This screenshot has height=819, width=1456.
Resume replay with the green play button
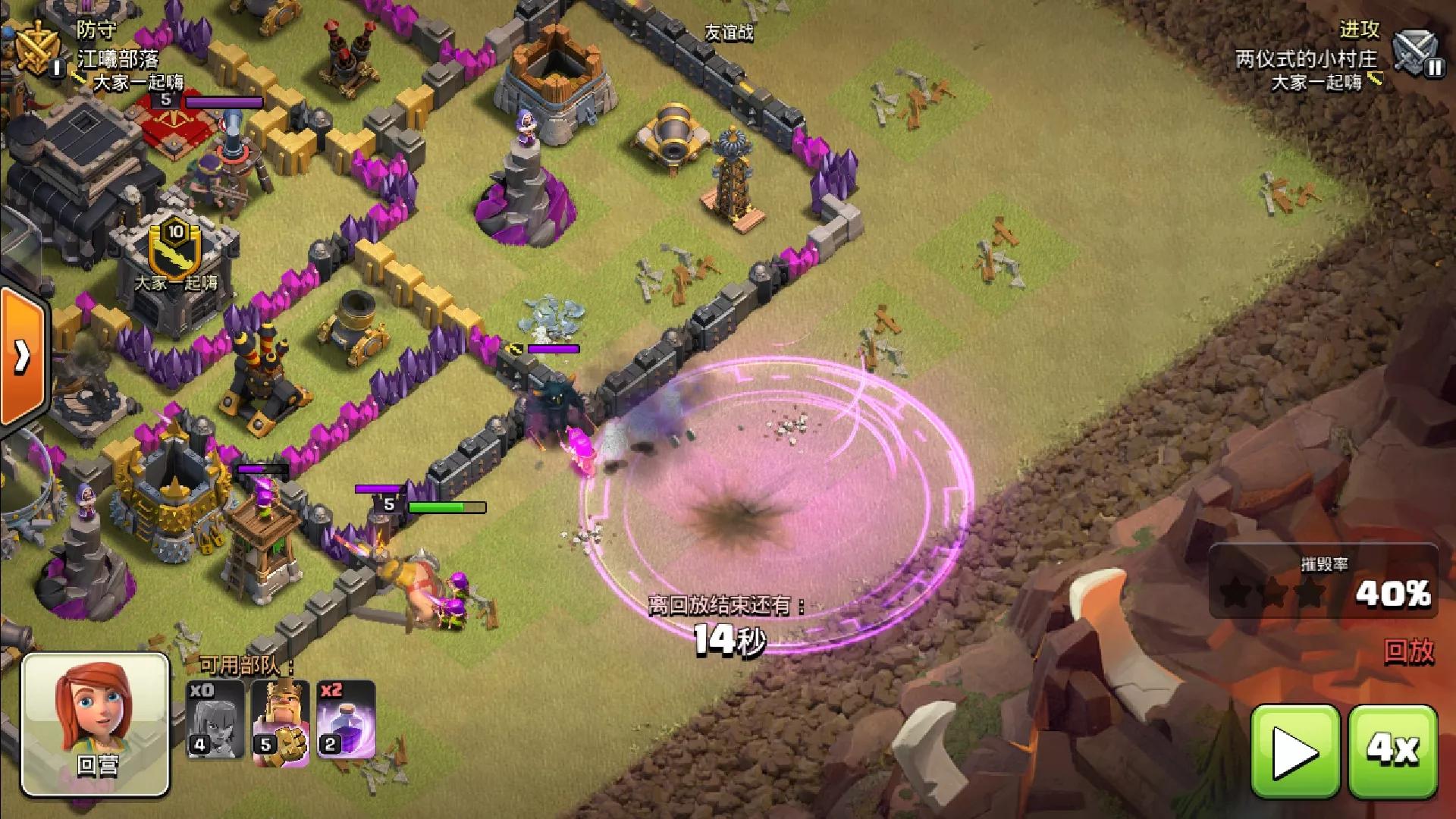1295,751
